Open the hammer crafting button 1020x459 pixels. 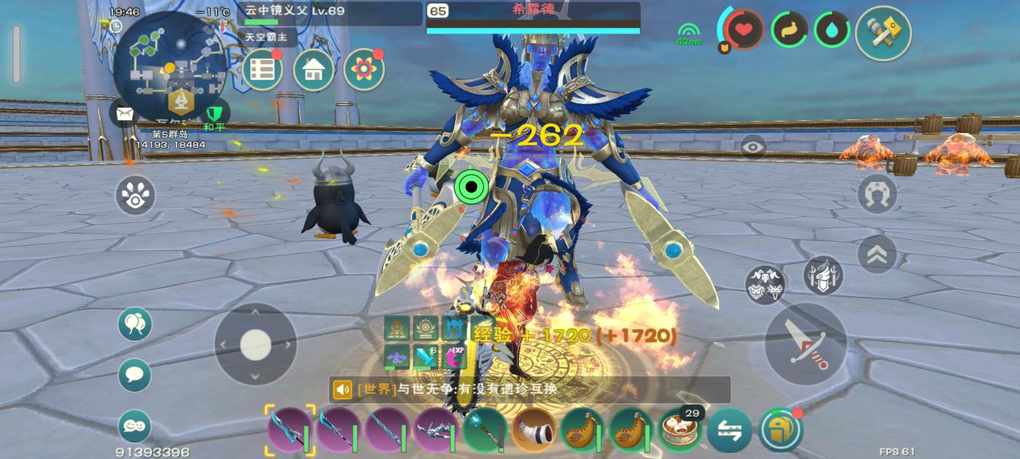pyautogui.click(x=883, y=33)
